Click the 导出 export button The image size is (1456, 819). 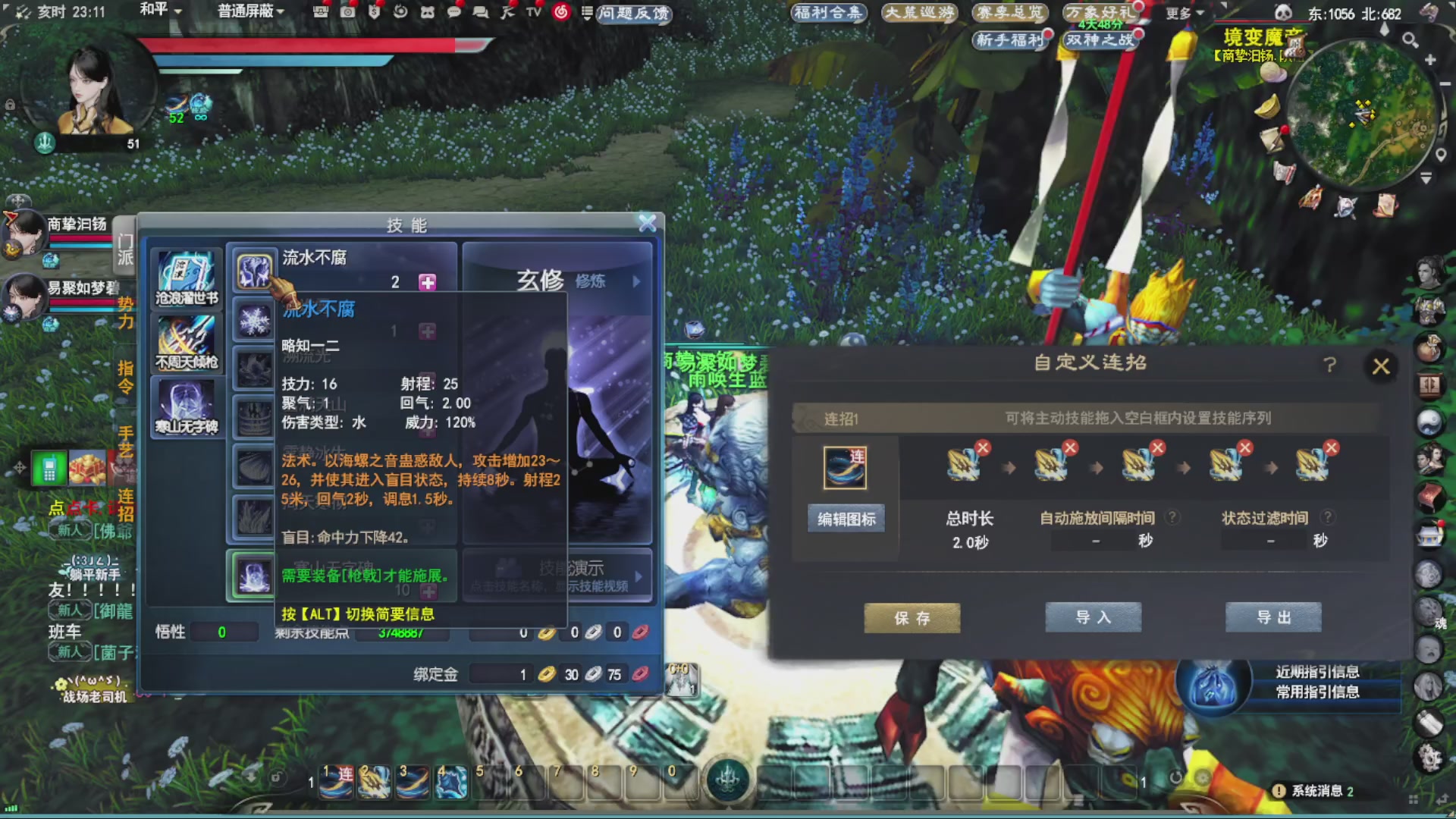[1273, 617]
